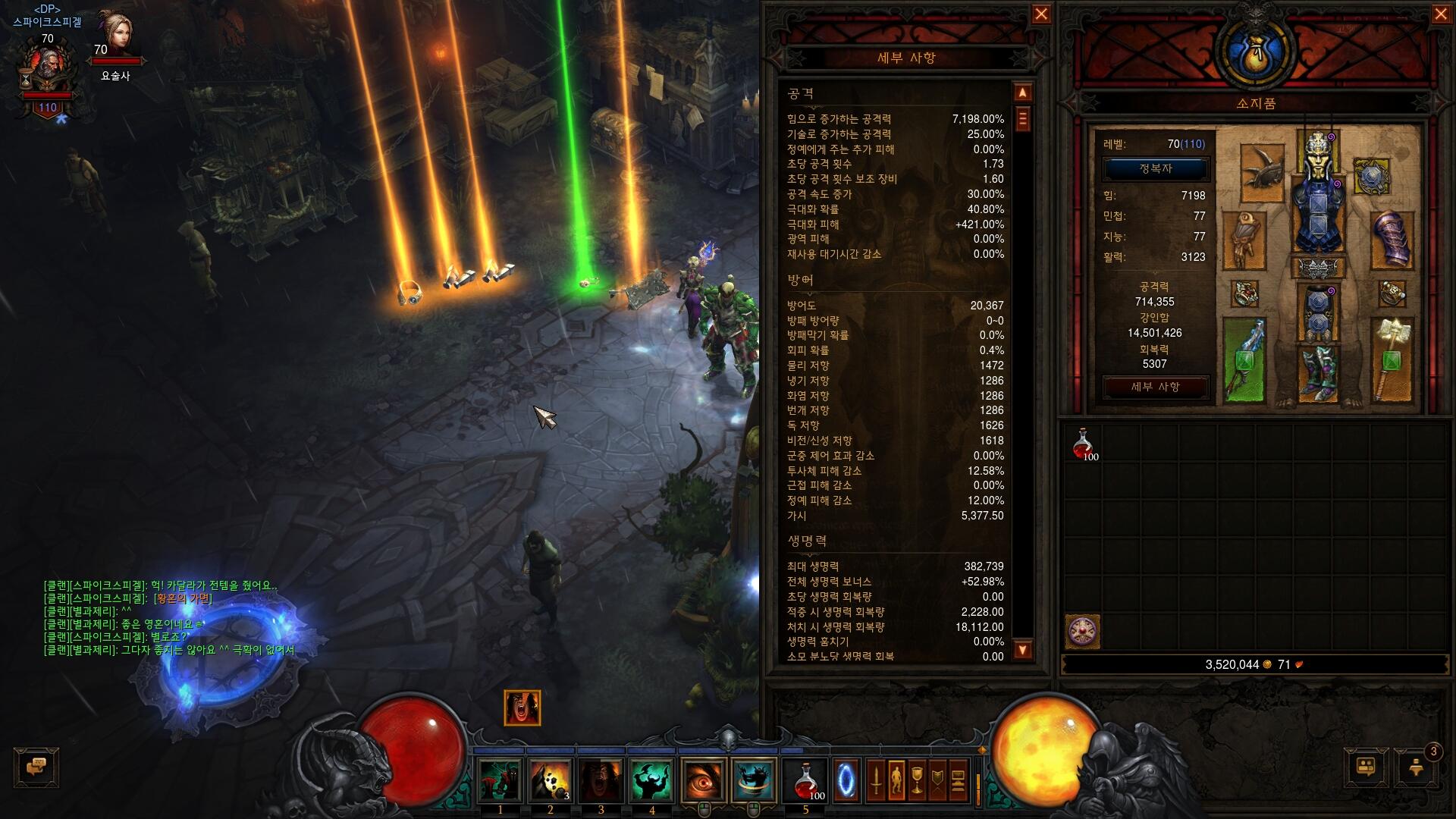Select the main-hand weapon with green gem
1456x819 pixels.
pyautogui.click(x=1244, y=359)
